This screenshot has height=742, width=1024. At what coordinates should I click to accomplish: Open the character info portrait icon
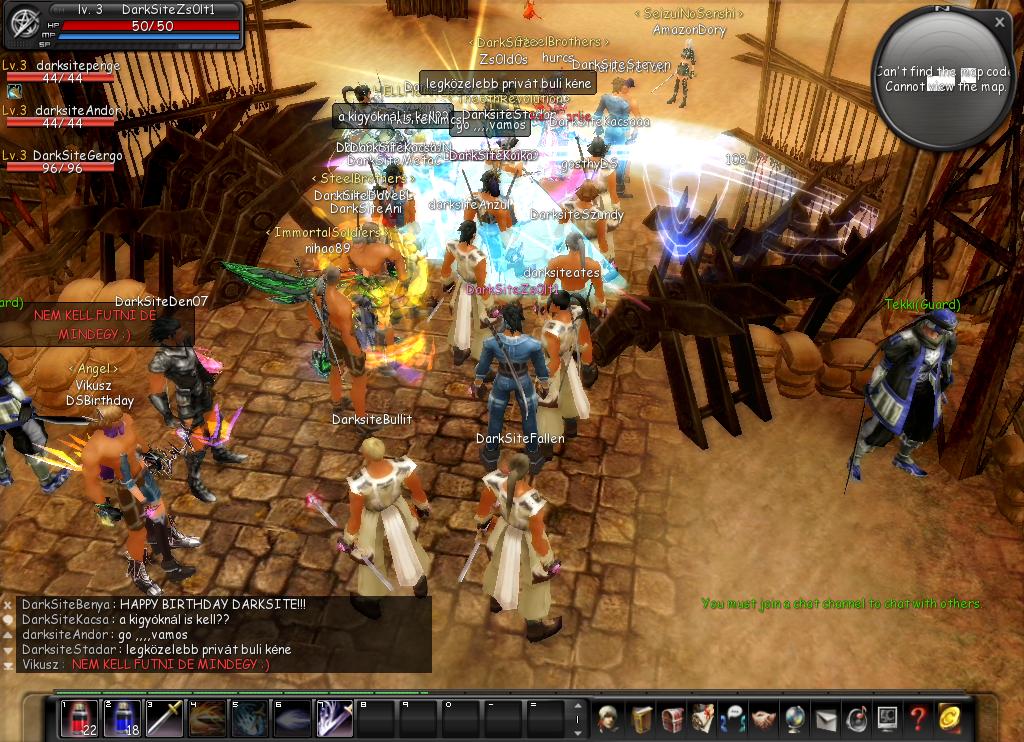tap(607, 718)
